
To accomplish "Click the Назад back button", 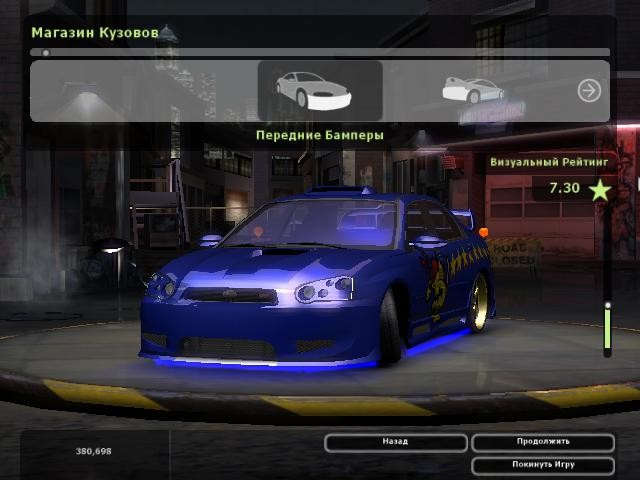I will tap(395, 442).
